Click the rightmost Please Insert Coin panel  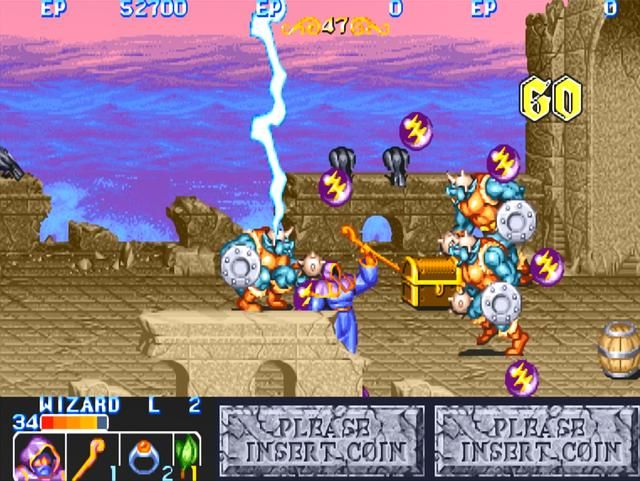click(x=536, y=440)
